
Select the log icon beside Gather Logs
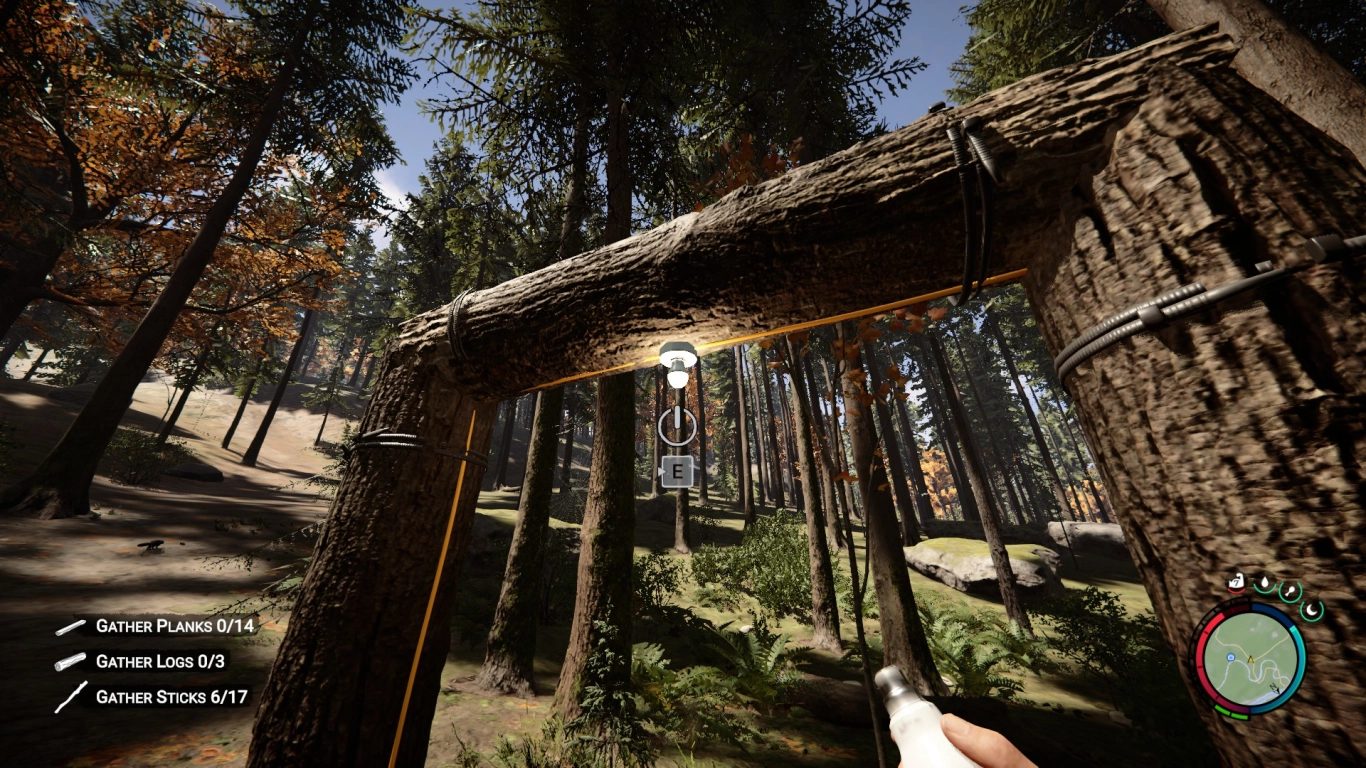[70, 661]
